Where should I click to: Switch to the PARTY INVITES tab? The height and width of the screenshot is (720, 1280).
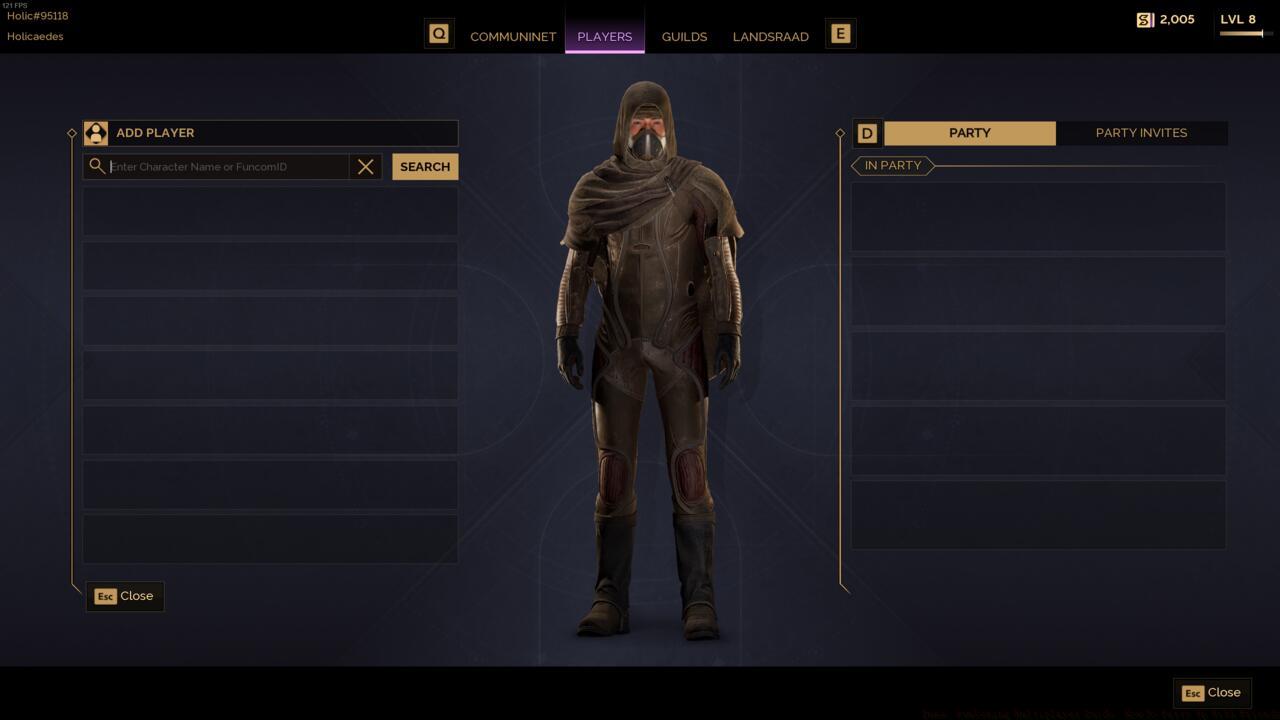tap(1142, 132)
